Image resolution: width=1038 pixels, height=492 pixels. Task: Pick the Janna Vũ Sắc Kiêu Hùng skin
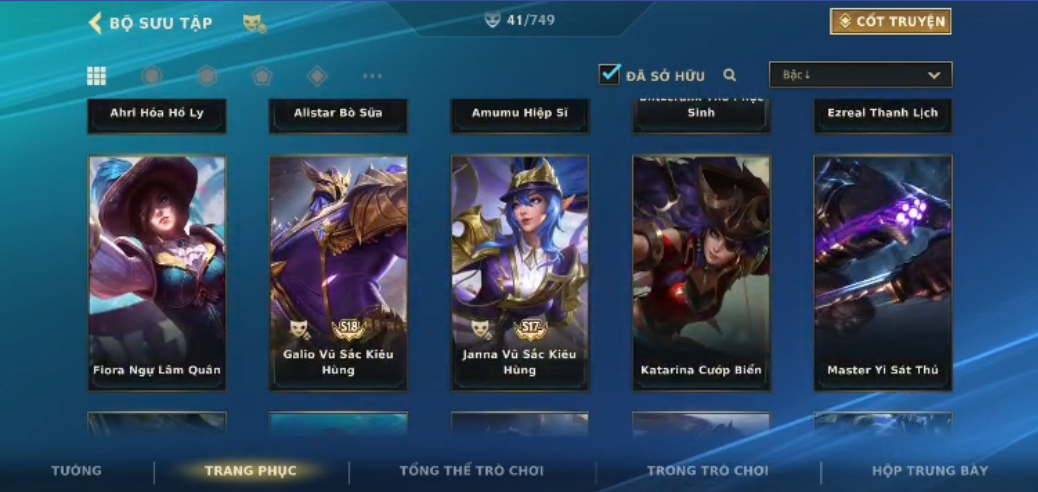(x=520, y=272)
